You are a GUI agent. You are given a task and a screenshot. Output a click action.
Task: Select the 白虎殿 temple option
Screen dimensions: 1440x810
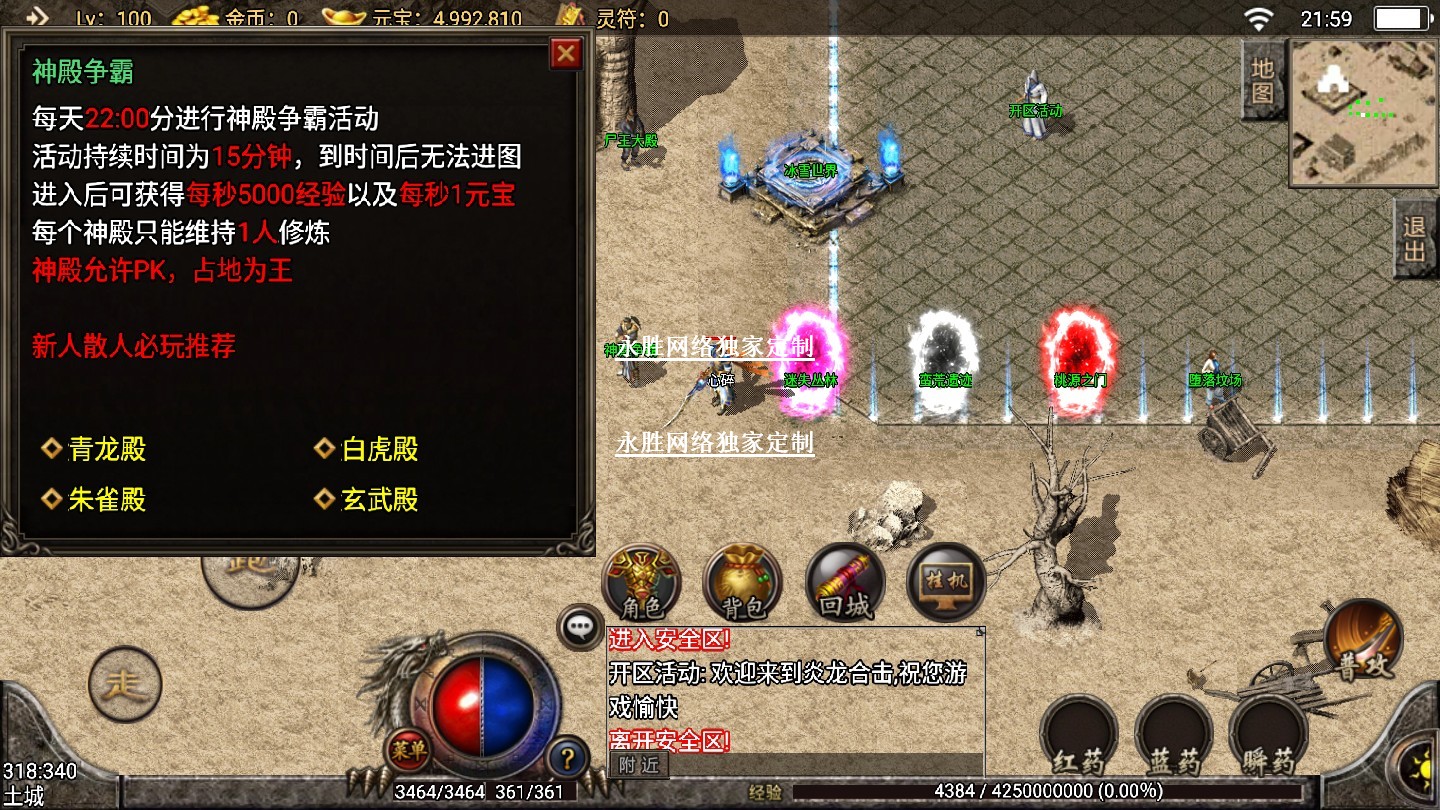coord(379,450)
